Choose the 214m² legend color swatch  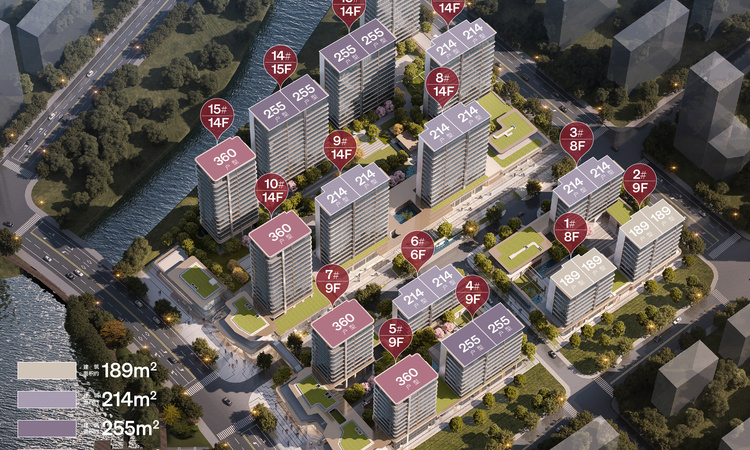[x=46, y=400]
